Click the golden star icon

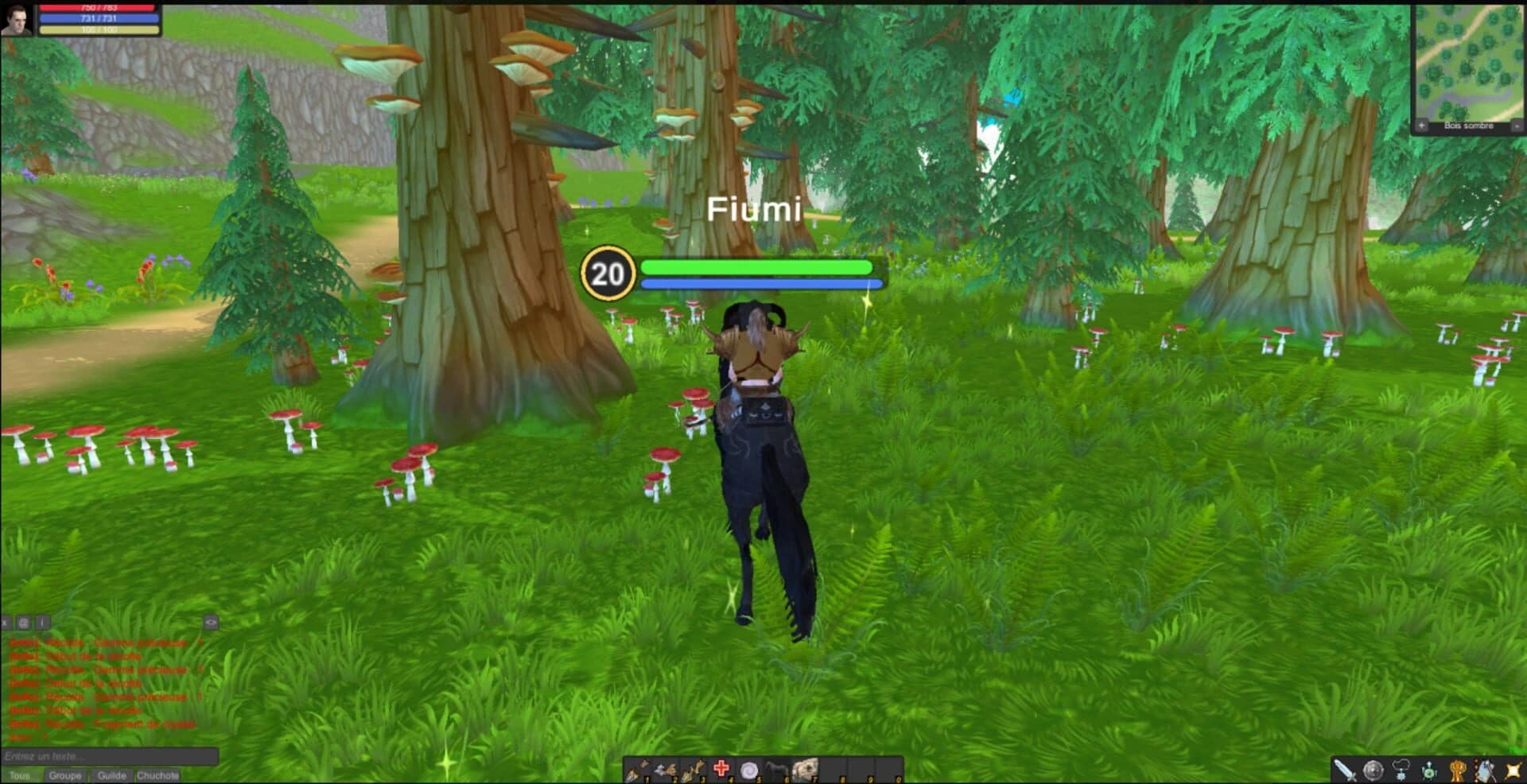click(x=1514, y=770)
